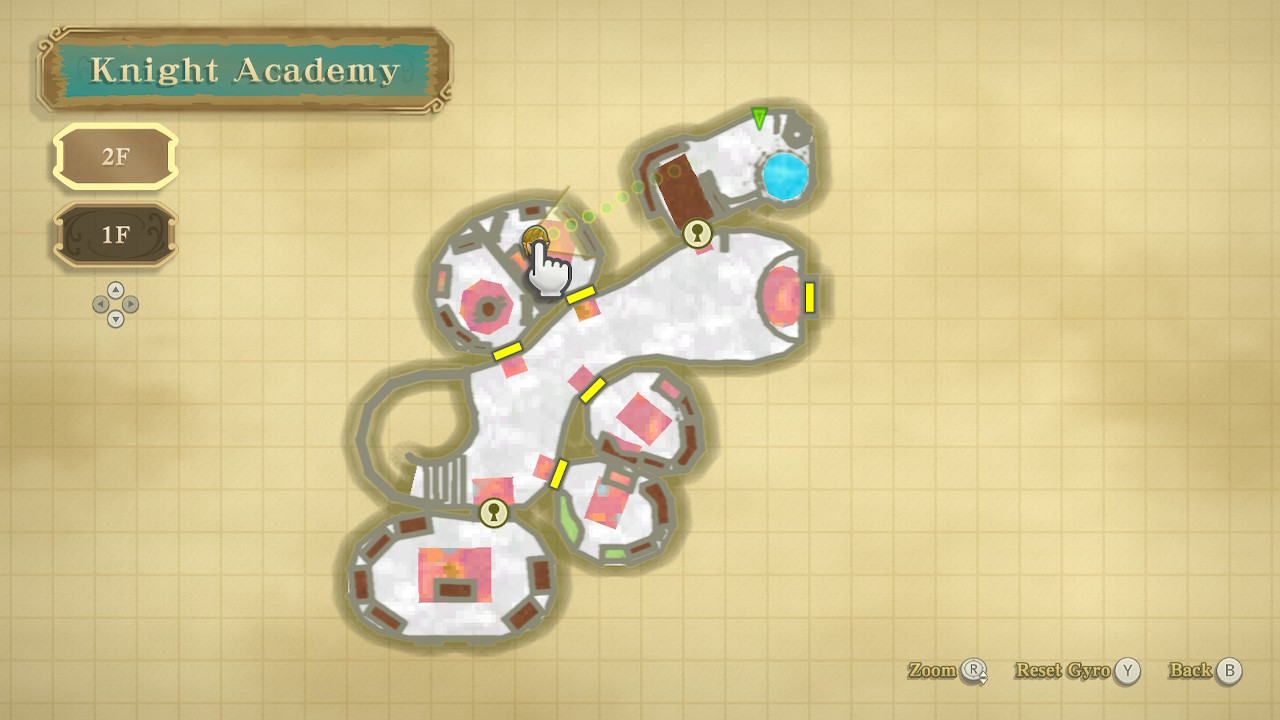This screenshot has height=720, width=1280.
Task: Choose the keyhole door icon by the staircase
Action: tap(493, 513)
